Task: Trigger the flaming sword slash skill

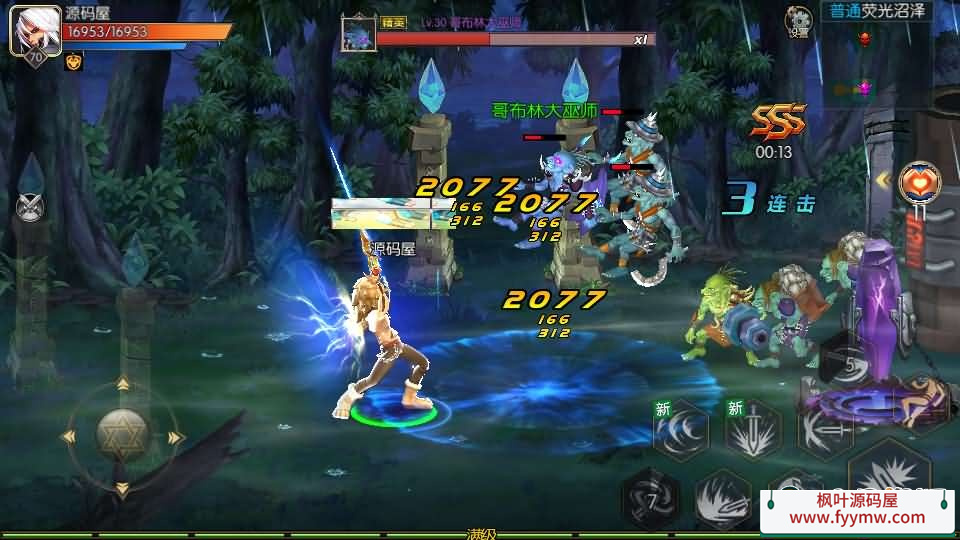Action: click(720, 496)
